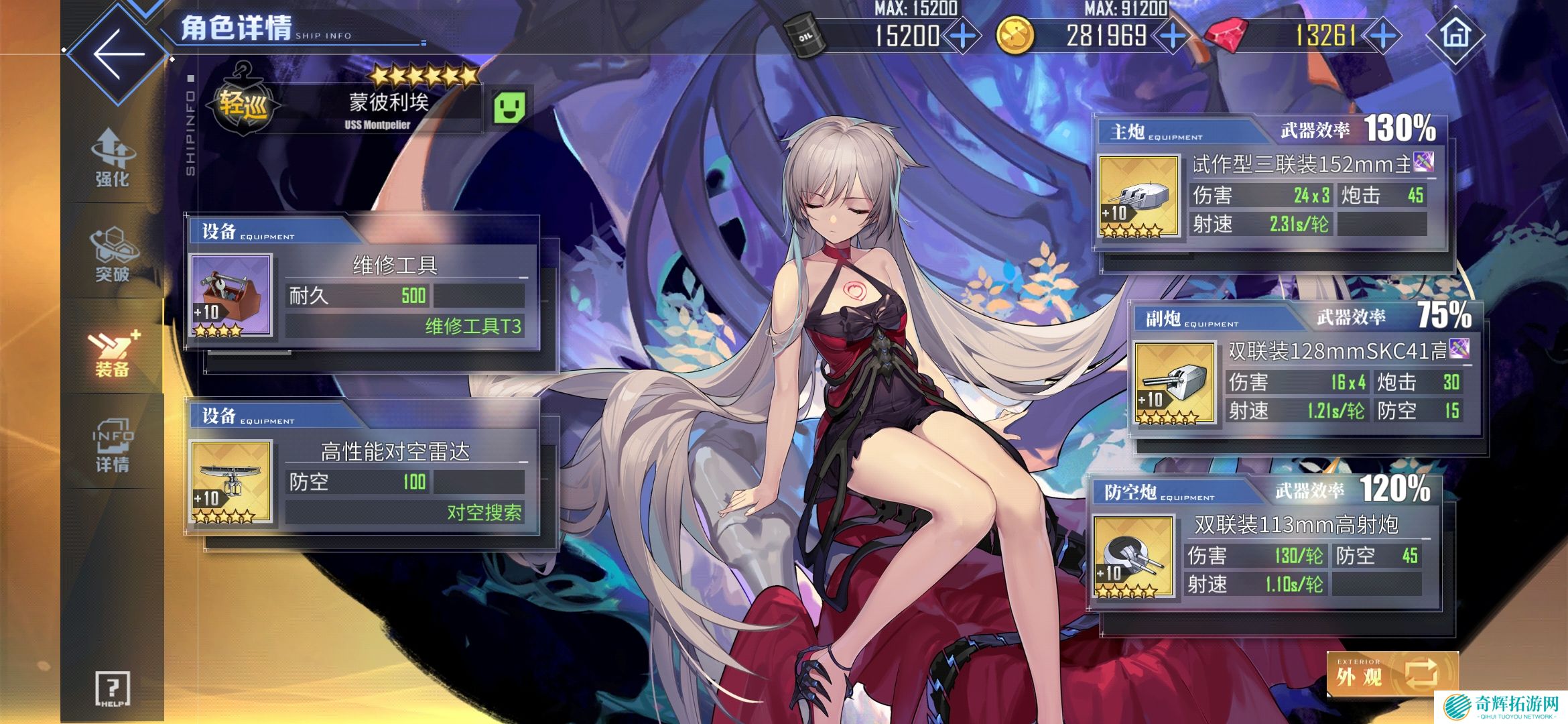Viewport: 1568px width, 724px height.
Task: Add more gold coins with plus button
Action: point(1173,36)
